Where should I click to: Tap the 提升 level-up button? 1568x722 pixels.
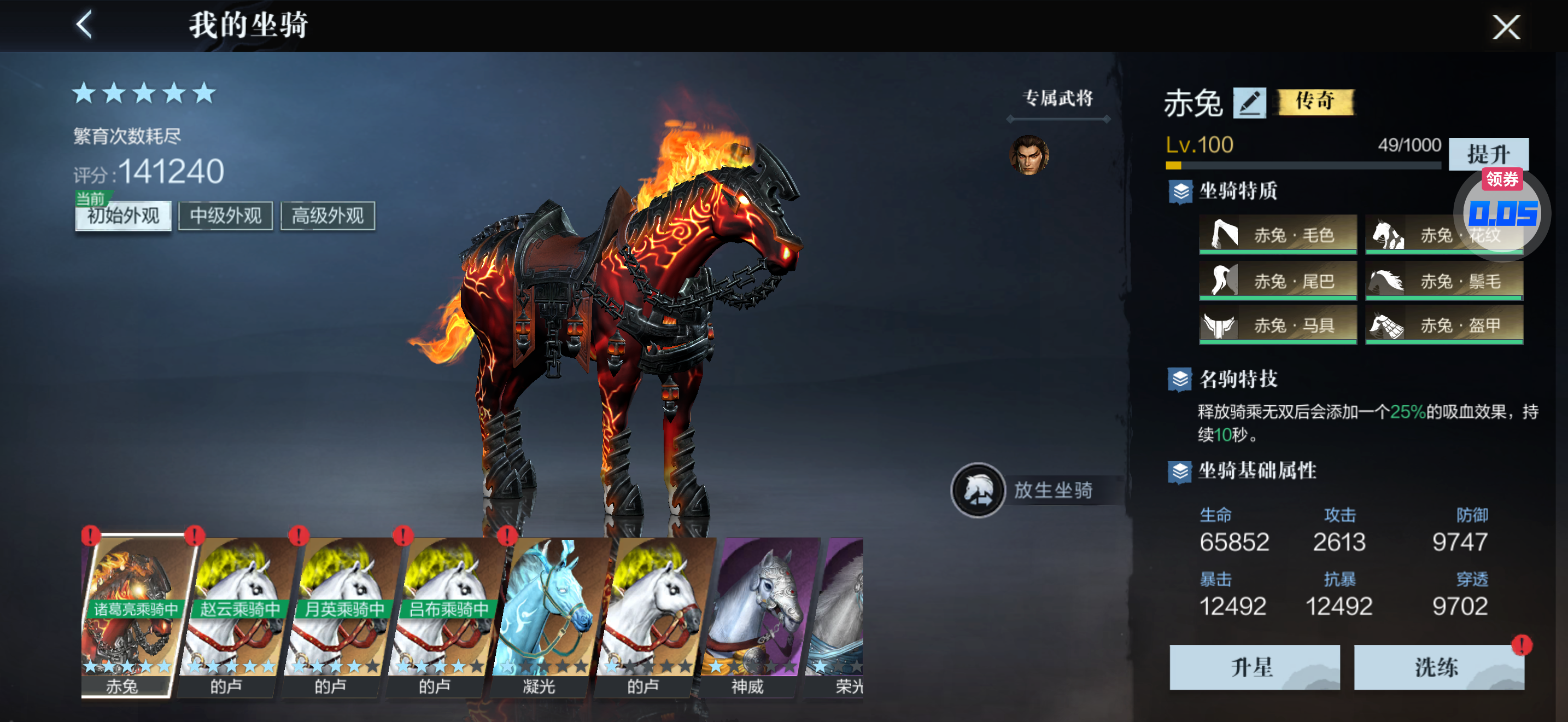point(1487,154)
